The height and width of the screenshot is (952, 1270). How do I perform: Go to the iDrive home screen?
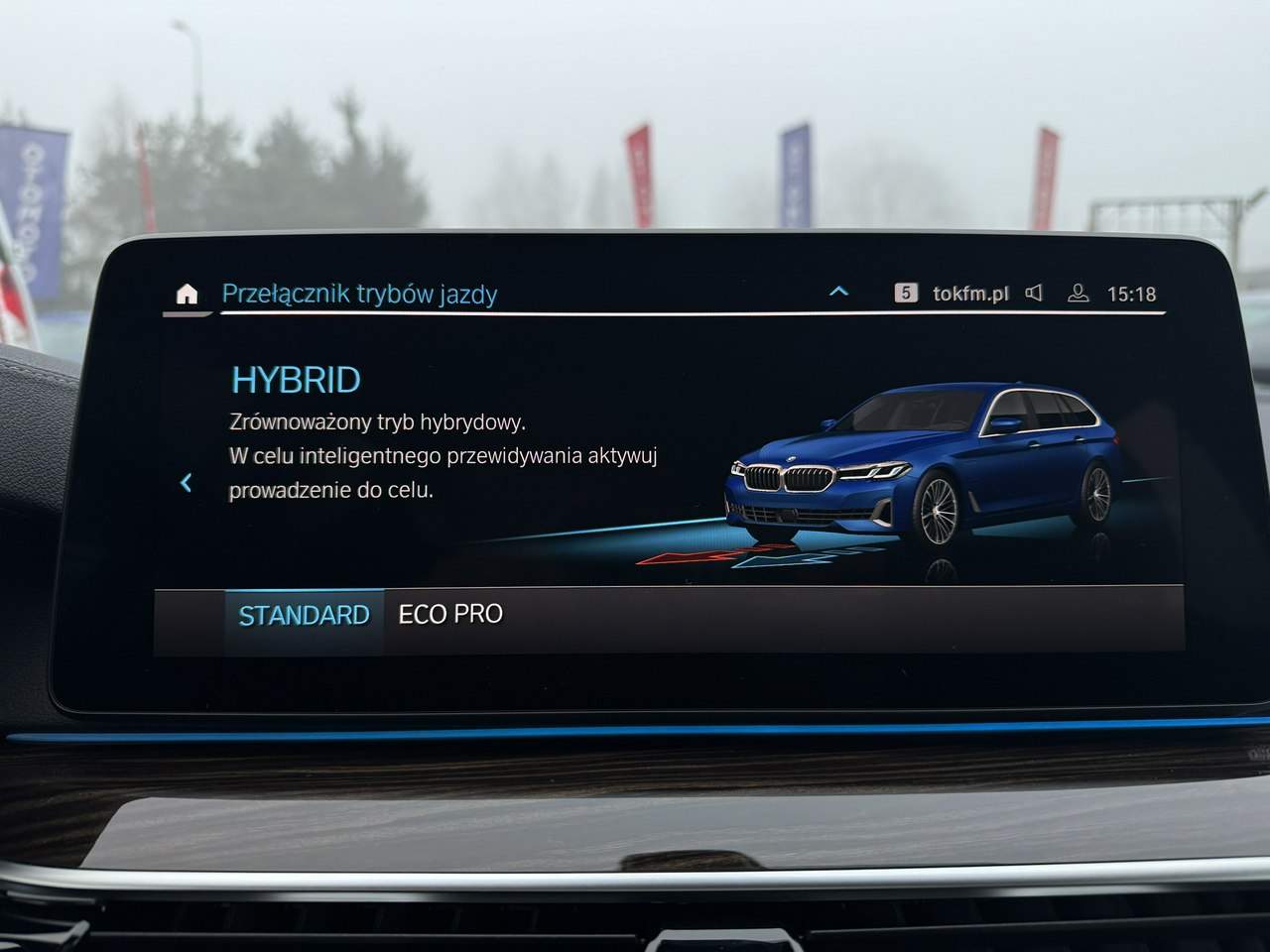(x=187, y=295)
